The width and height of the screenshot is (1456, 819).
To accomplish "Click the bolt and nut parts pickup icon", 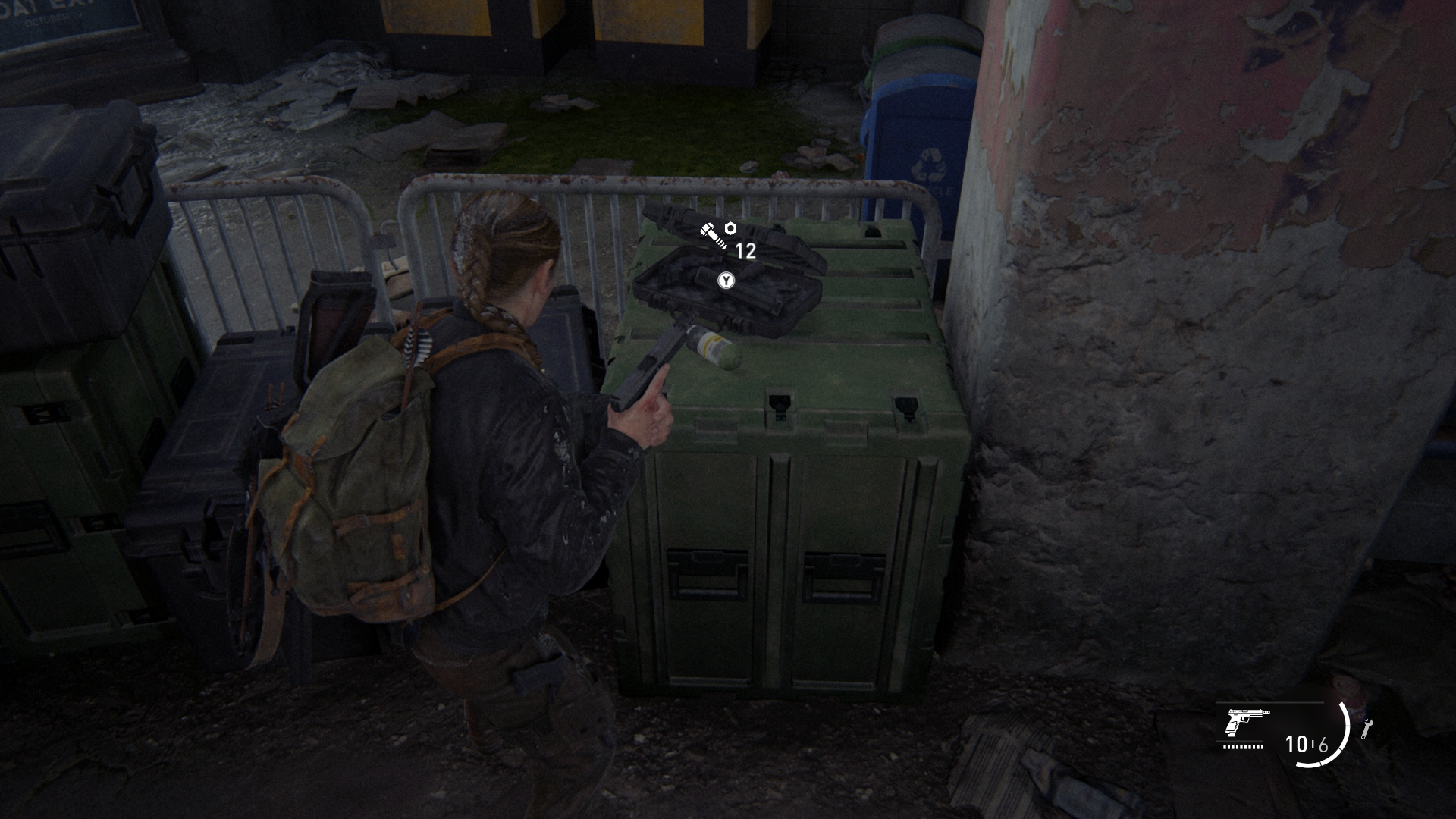I will 717,235.
